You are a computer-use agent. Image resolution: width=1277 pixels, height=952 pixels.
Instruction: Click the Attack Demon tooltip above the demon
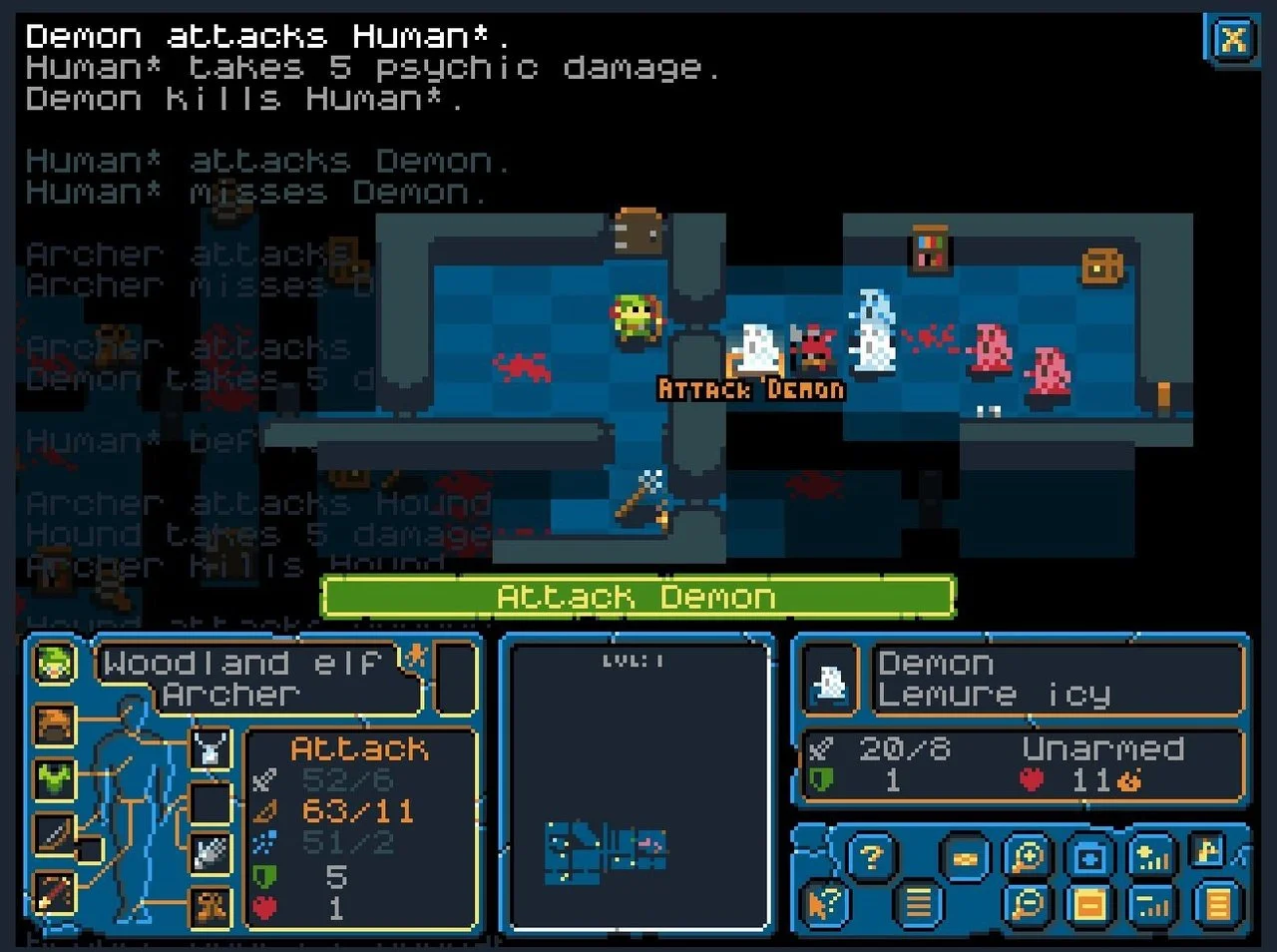(751, 389)
